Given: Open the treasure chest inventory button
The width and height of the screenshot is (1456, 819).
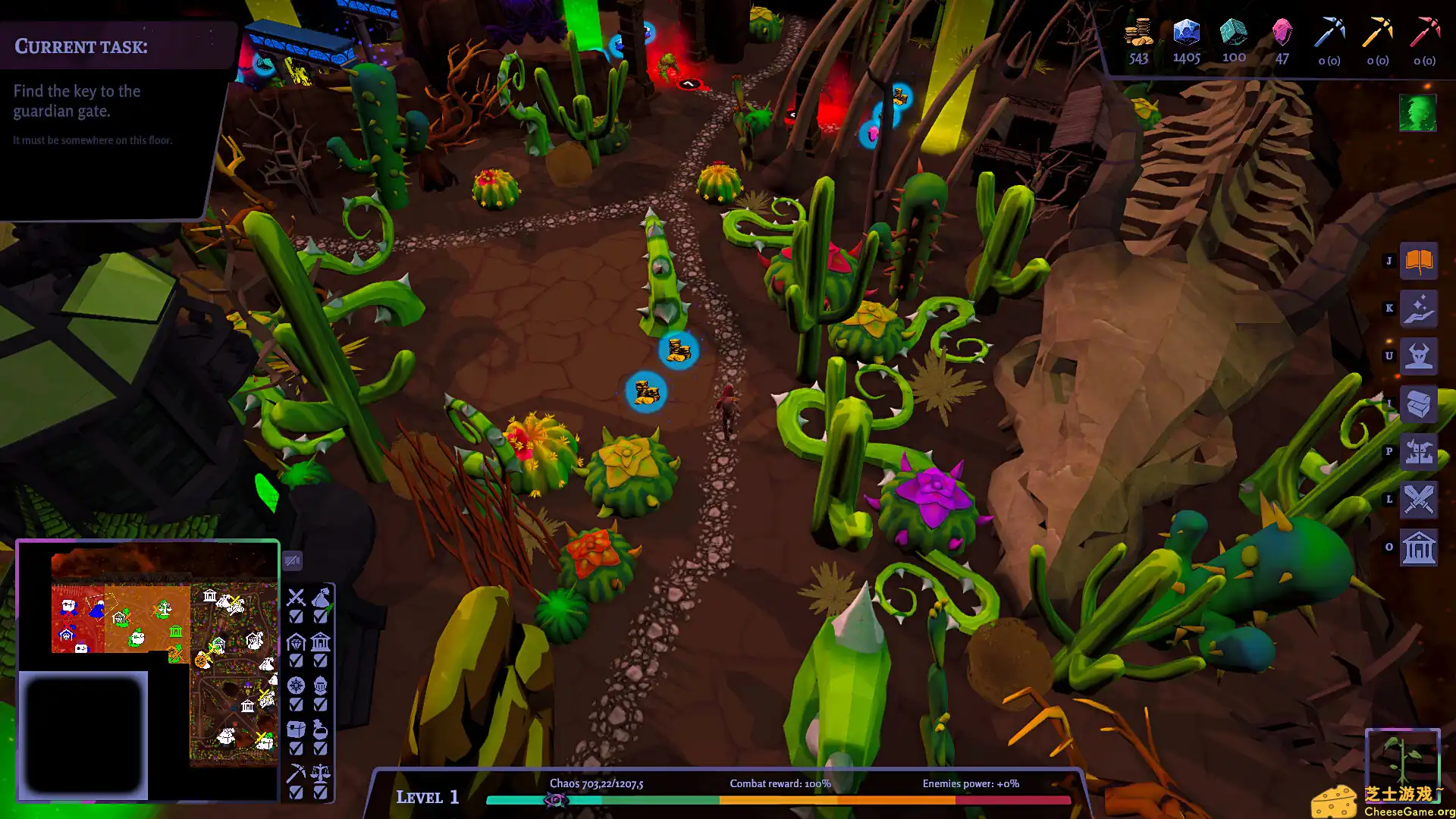Looking at the screenshot, I should [1418, 404].
